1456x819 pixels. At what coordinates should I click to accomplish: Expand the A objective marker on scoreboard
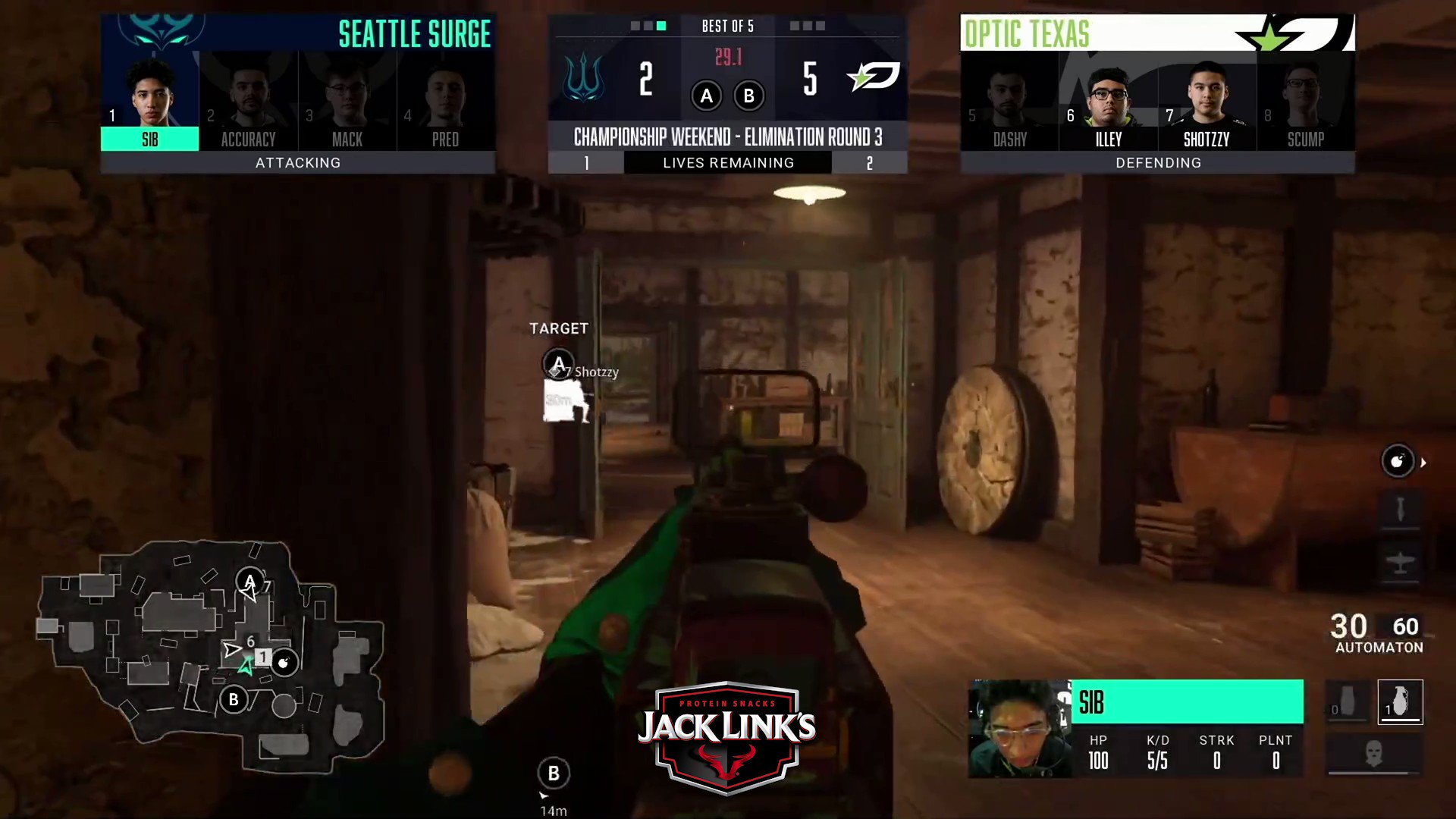click(x=707, y=96)
